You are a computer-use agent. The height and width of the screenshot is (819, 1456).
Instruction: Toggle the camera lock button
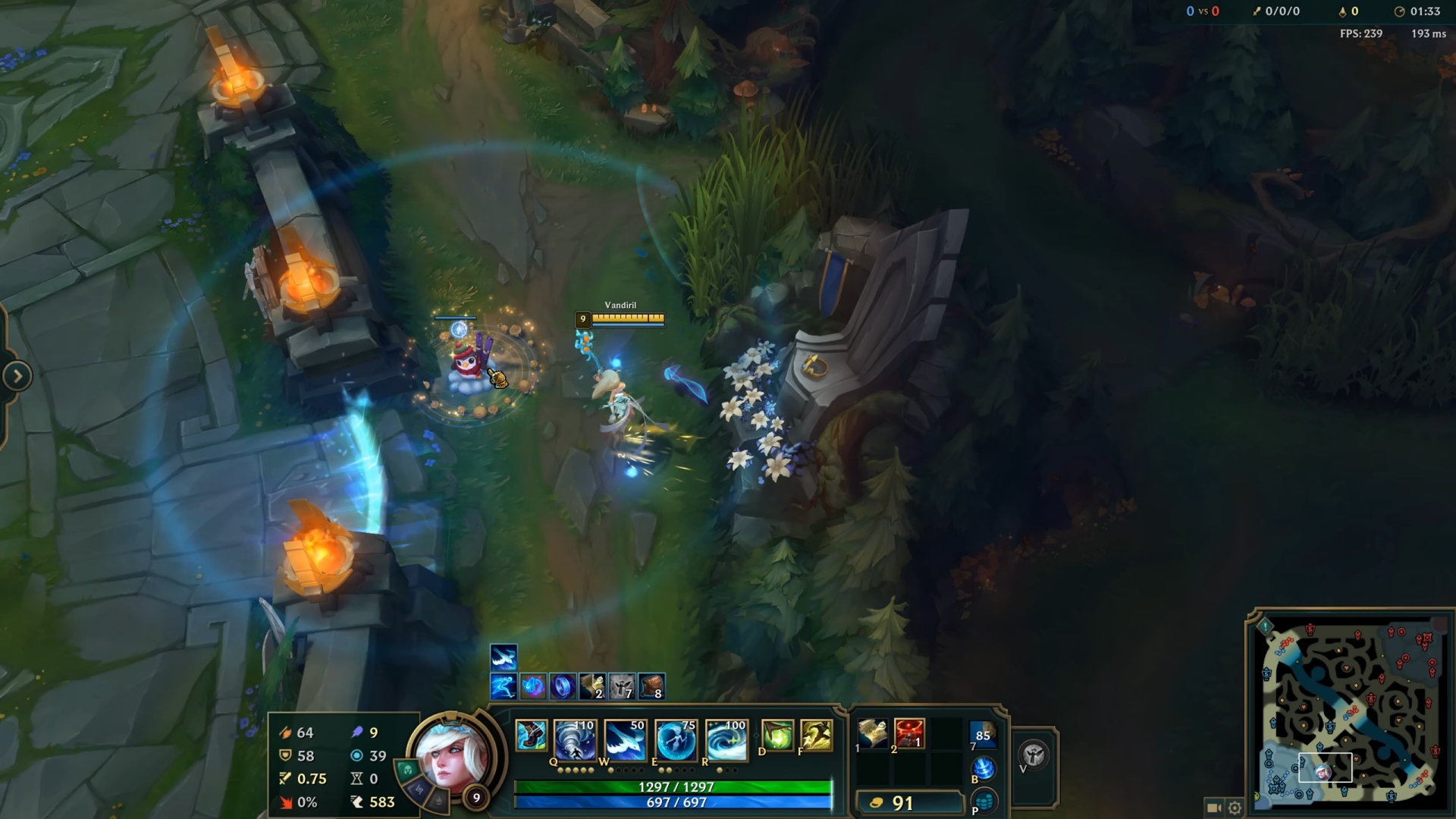[1213, 808]
